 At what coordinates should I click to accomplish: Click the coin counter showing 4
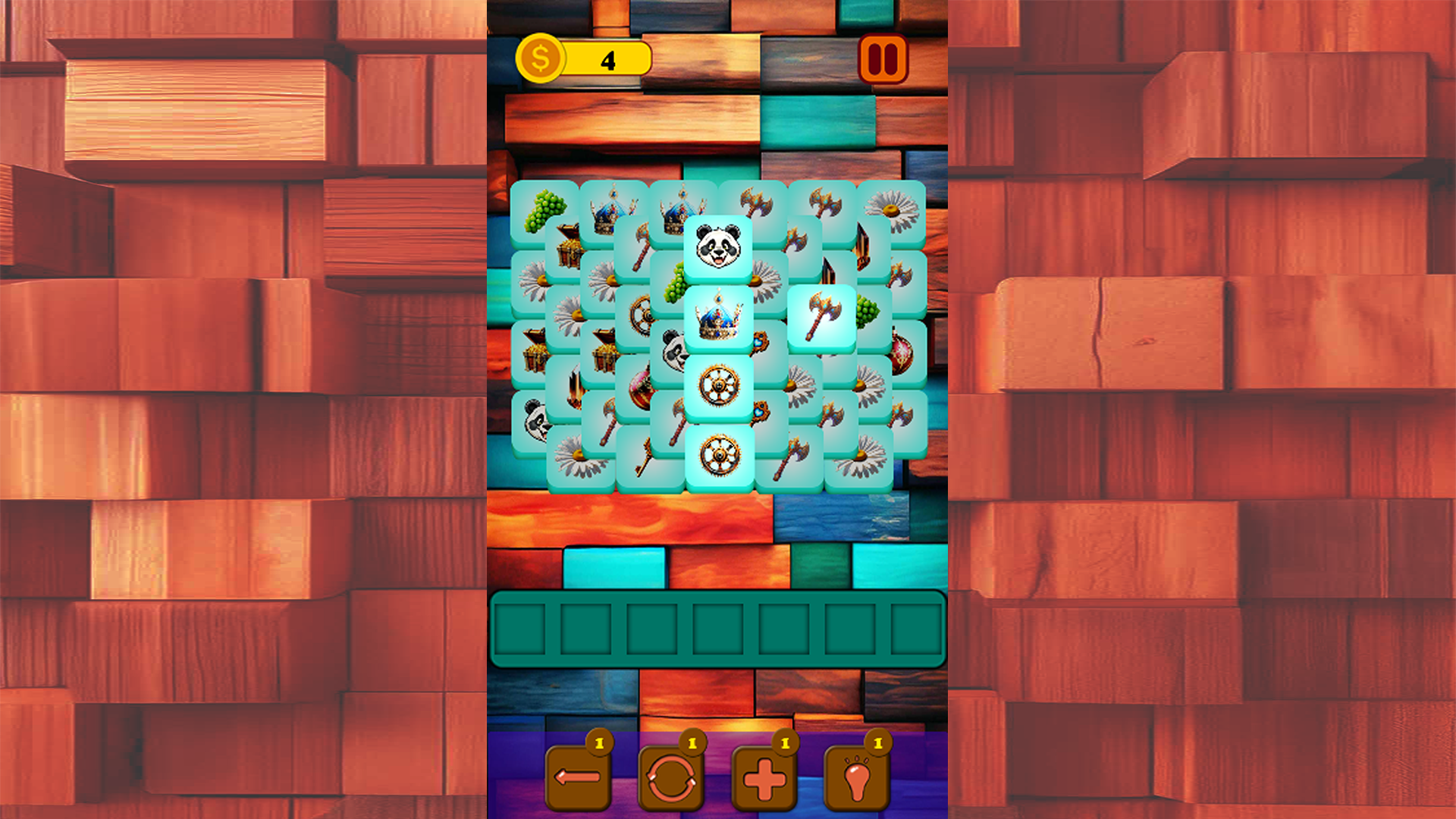pyautogui.click(x=607, y=58)
